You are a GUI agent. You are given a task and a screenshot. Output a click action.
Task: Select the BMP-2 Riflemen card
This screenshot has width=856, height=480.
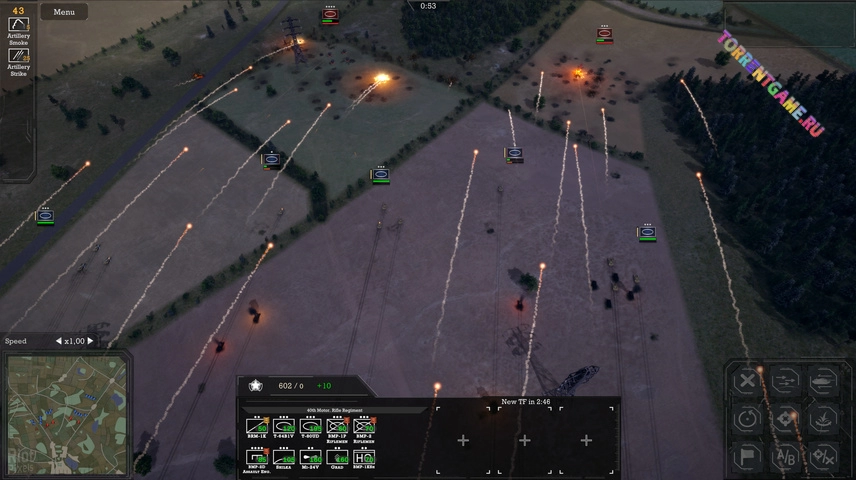364,426
